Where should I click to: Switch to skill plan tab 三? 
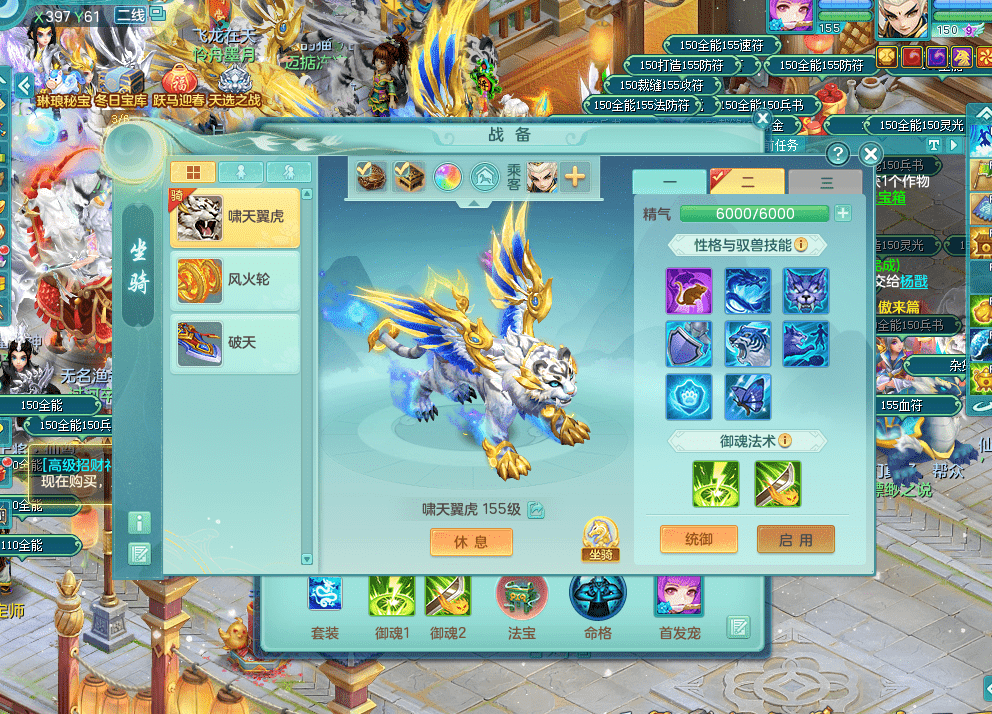(825, 183)
